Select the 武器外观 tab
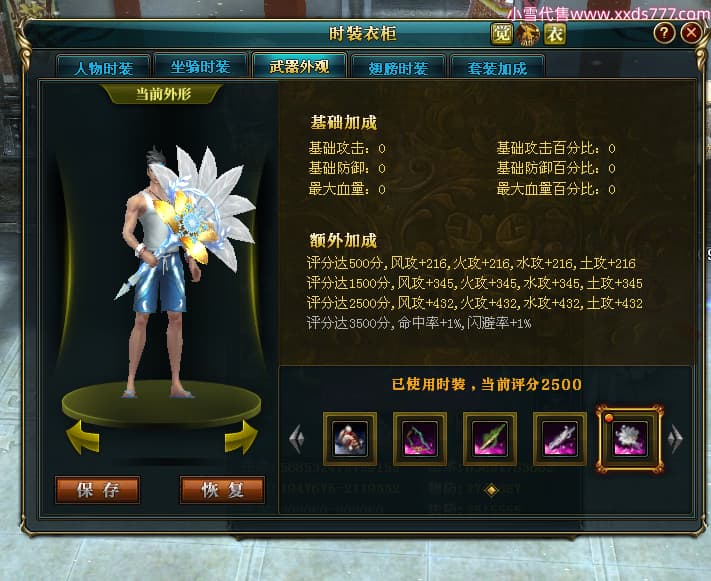 pyautogui.click(x=299, y=67)
